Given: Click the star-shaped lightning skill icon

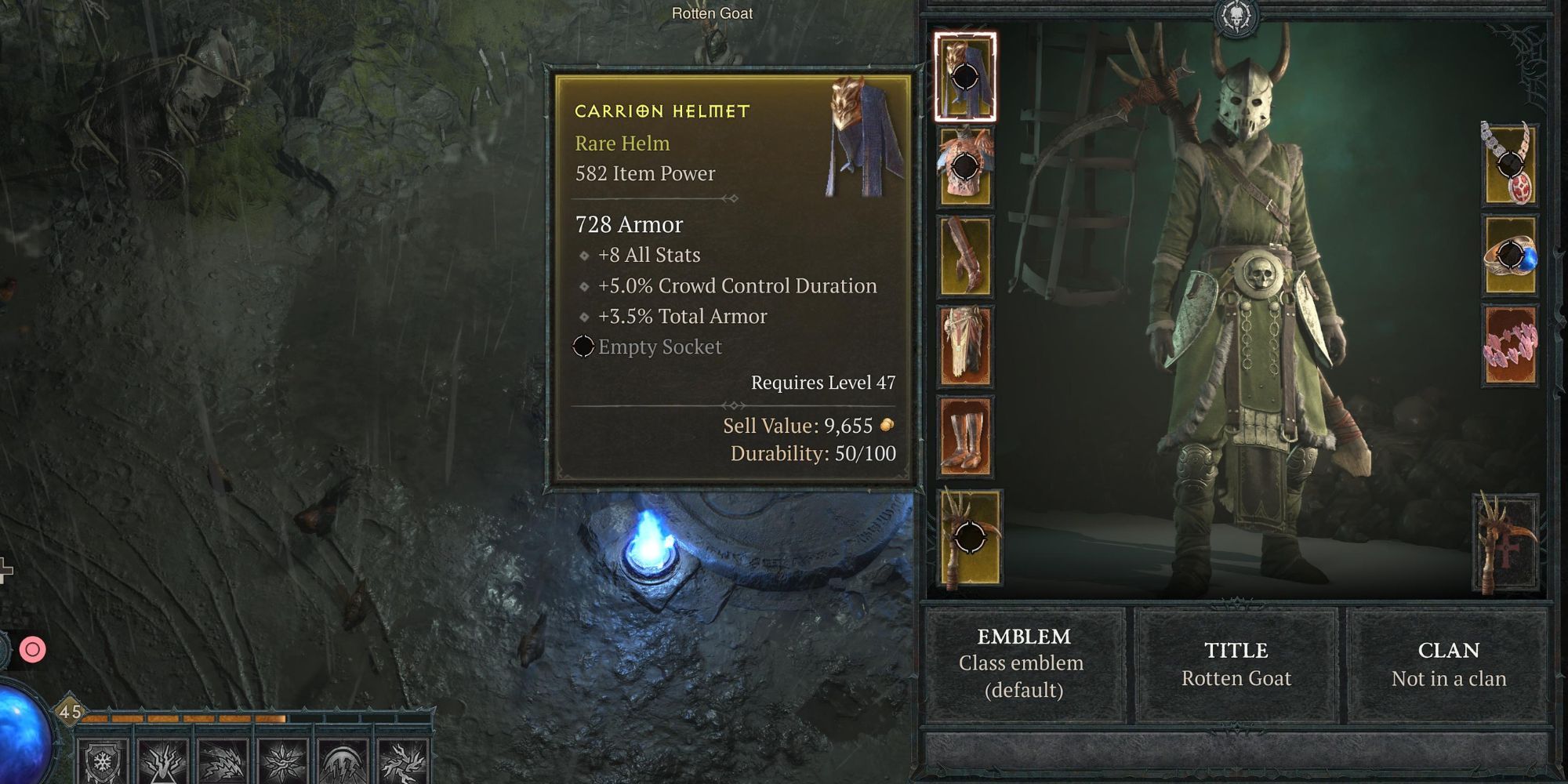Looking at the screenshot, I should [x=284, y=766].
